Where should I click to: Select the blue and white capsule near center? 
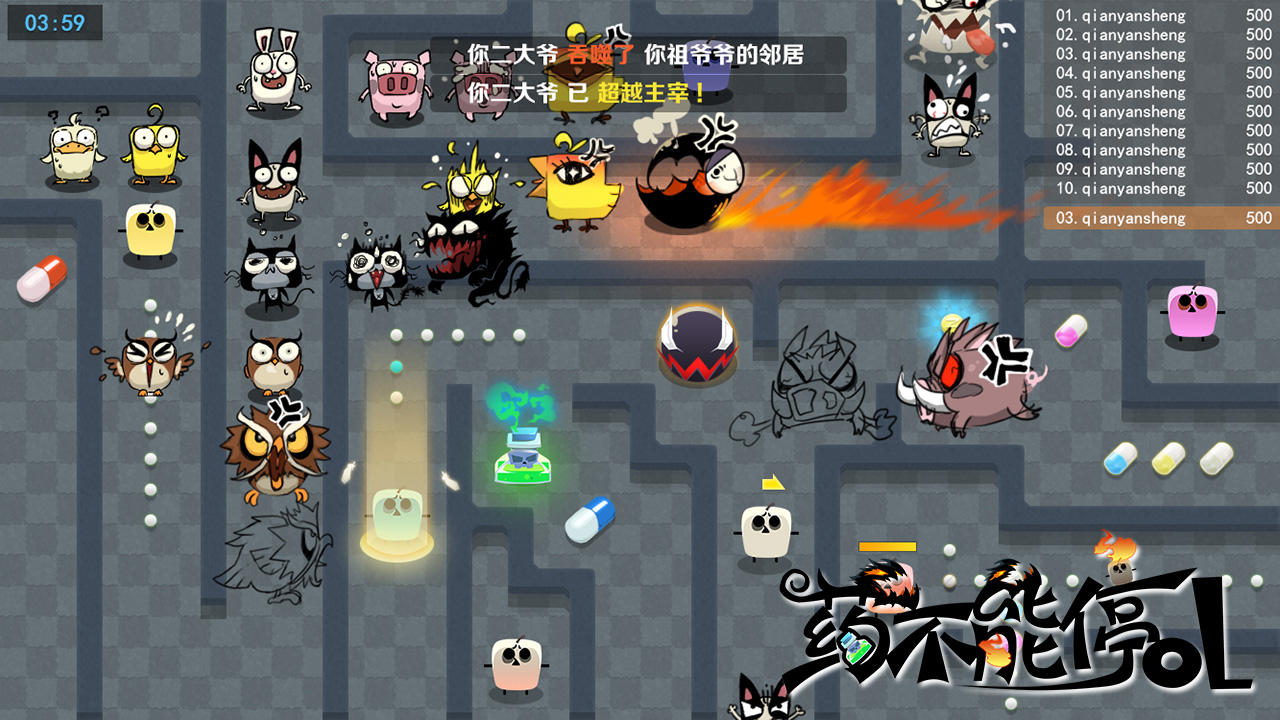[592, 517]
